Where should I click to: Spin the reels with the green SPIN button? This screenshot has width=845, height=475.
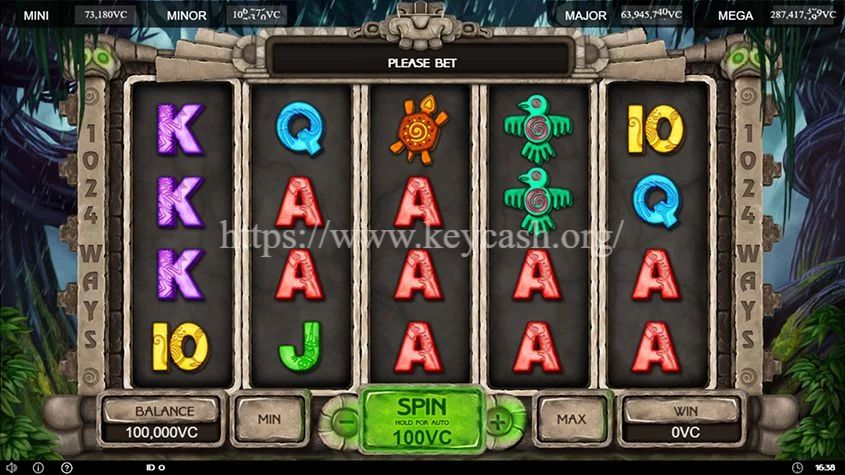pos(421,419)
